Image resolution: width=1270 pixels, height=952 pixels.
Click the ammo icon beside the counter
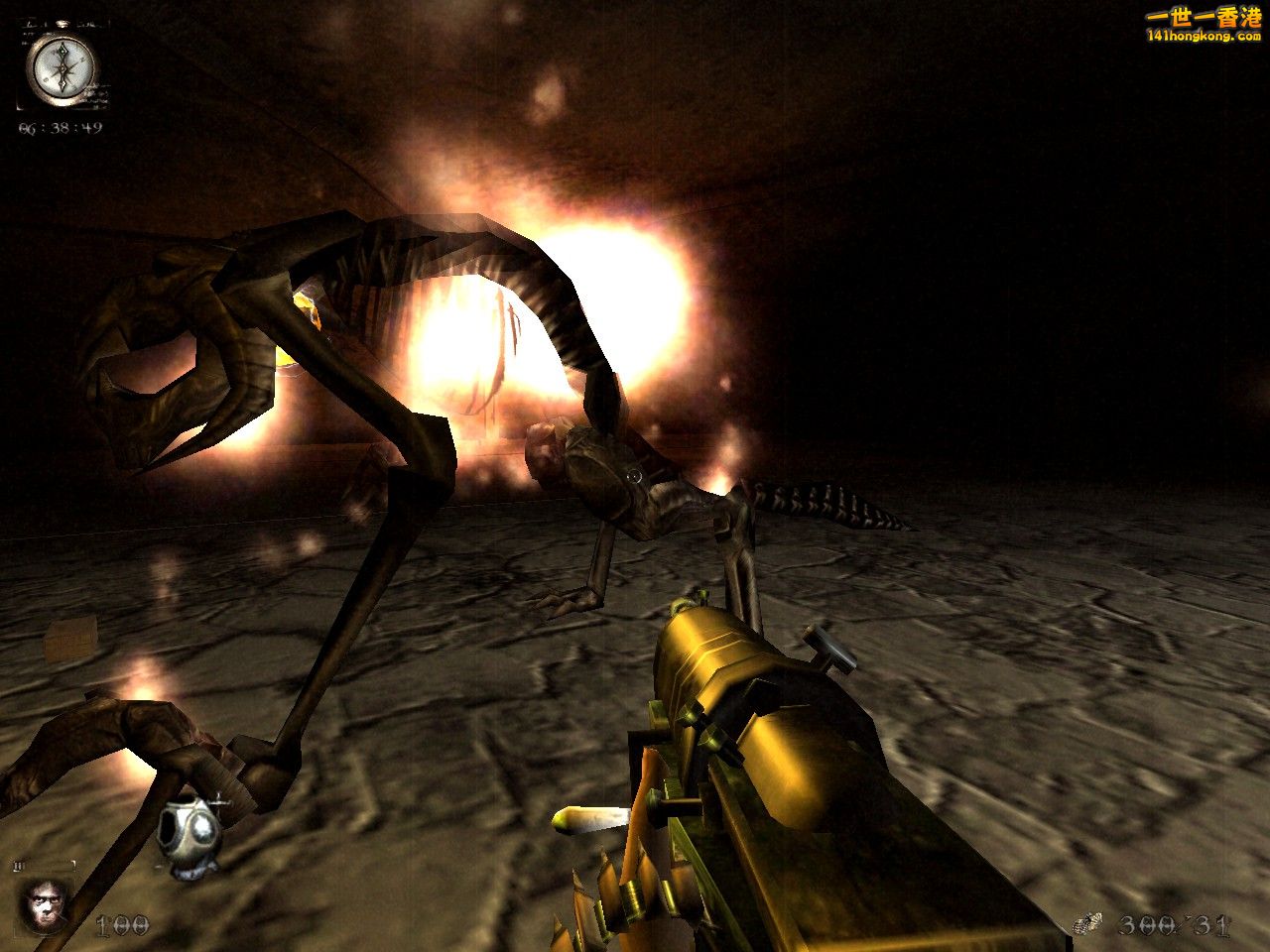click(x=1087, y=924)
